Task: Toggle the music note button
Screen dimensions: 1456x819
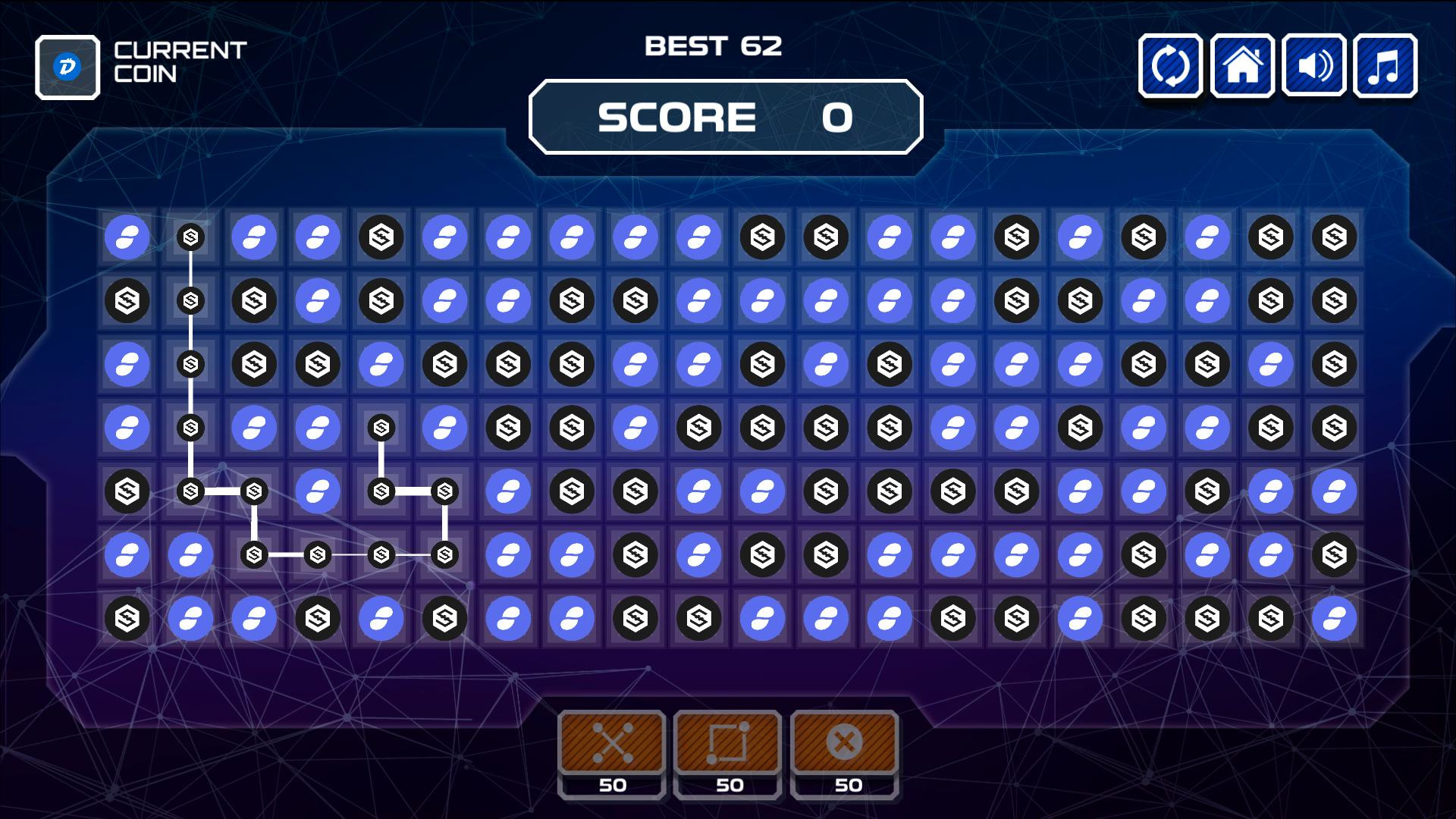Action: pyautogui.click(x=1385, y=66)
